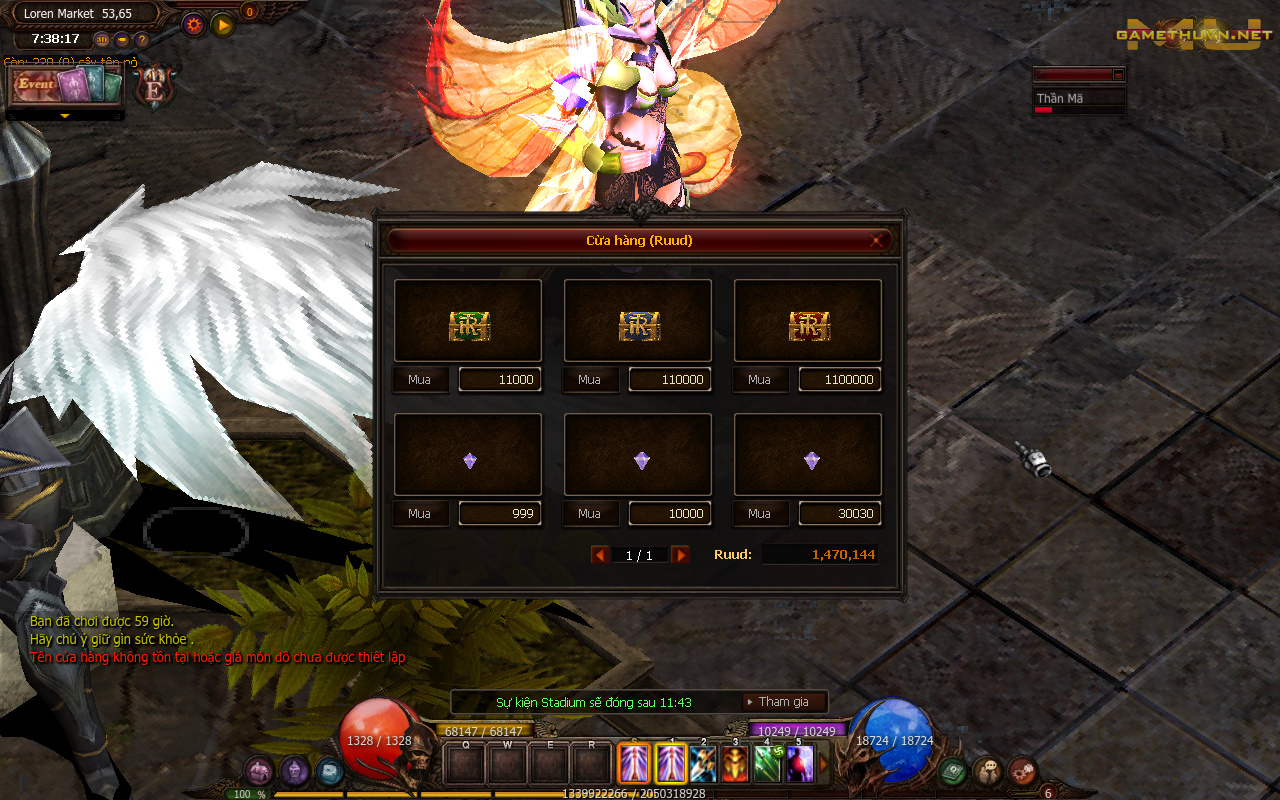Open the orange gear settings button
The width and height of the screenshot is (1280, 800).
(x=193, y=24)
